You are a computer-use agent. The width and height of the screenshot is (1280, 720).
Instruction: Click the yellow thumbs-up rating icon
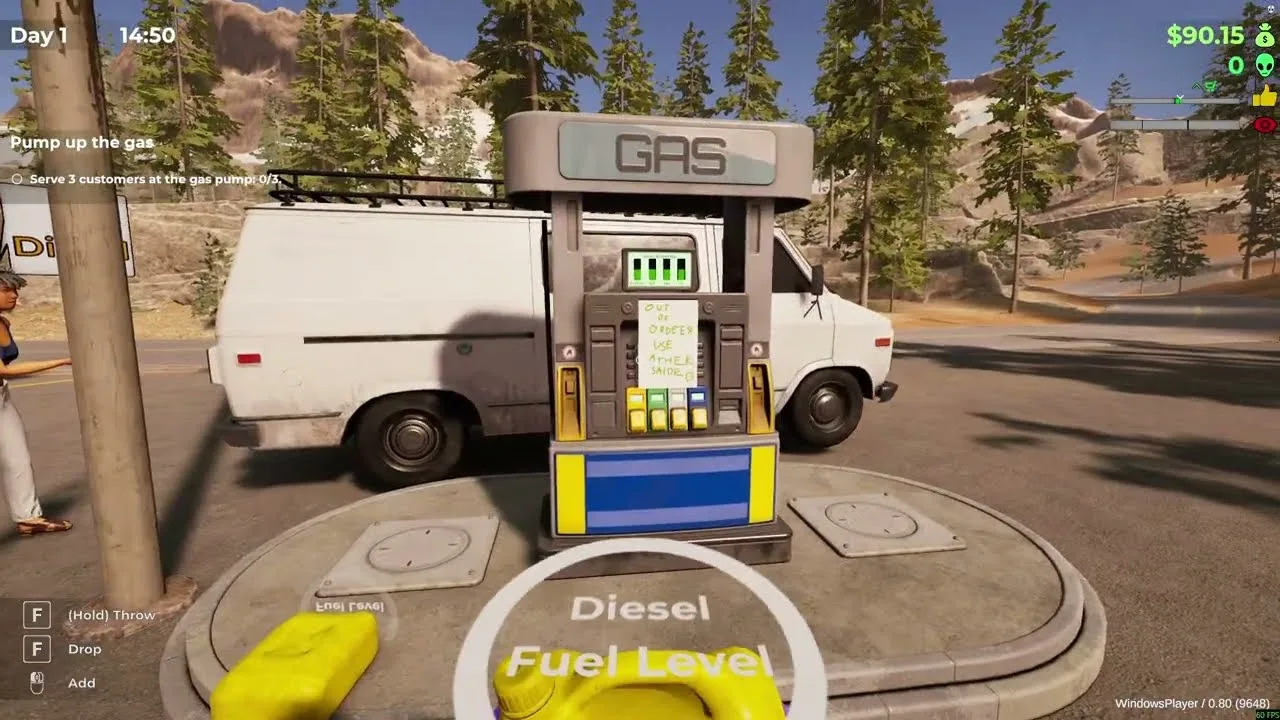click(1264, 95)
